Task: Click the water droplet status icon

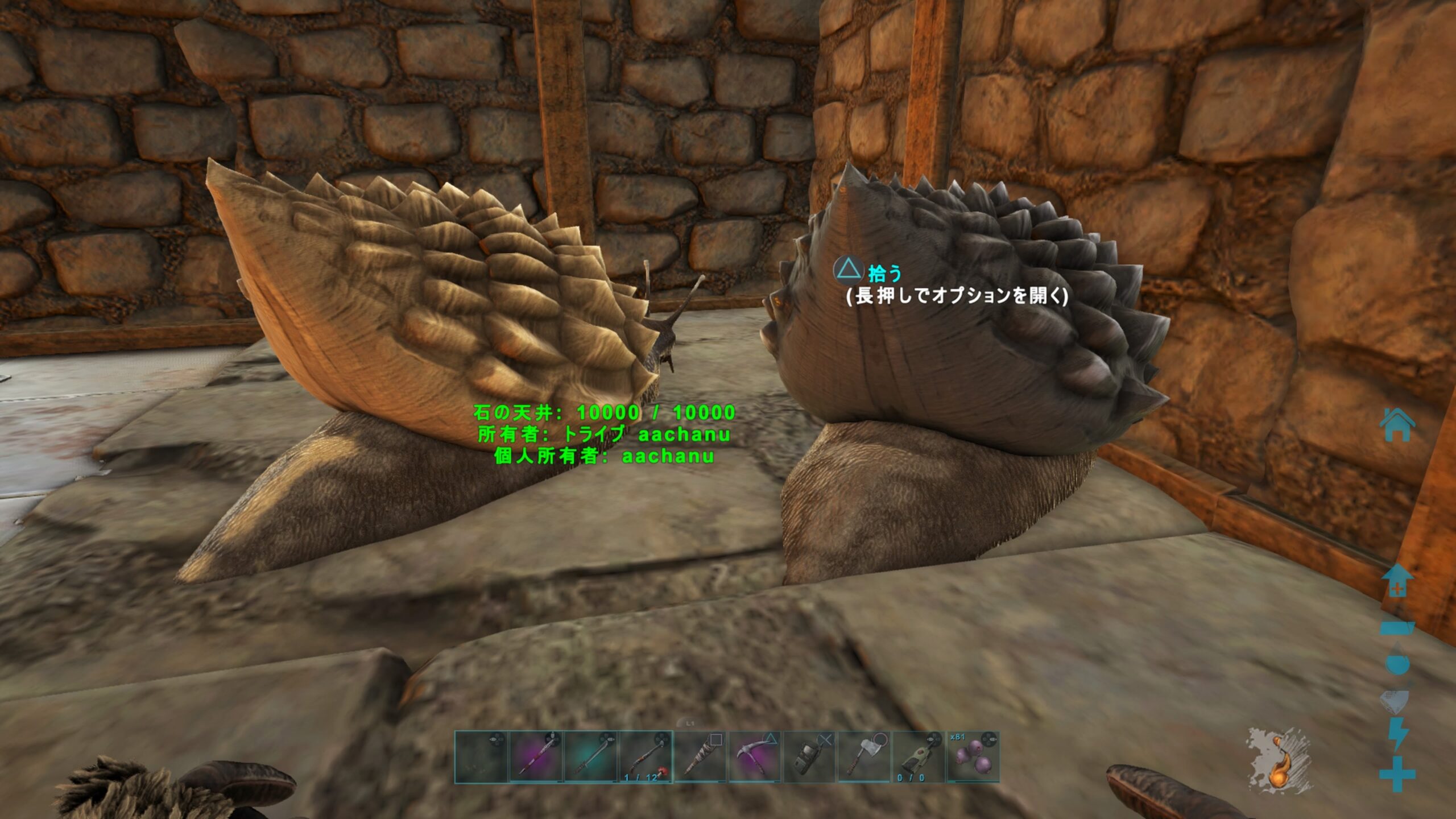Action: [x=1398, y=660]
